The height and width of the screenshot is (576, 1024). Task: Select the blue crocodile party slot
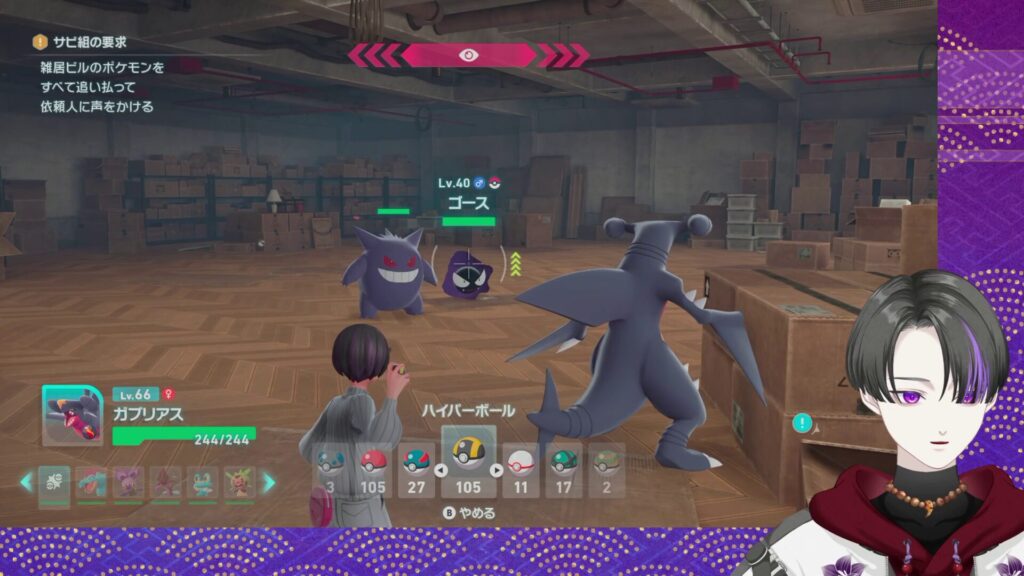(92, 482)
